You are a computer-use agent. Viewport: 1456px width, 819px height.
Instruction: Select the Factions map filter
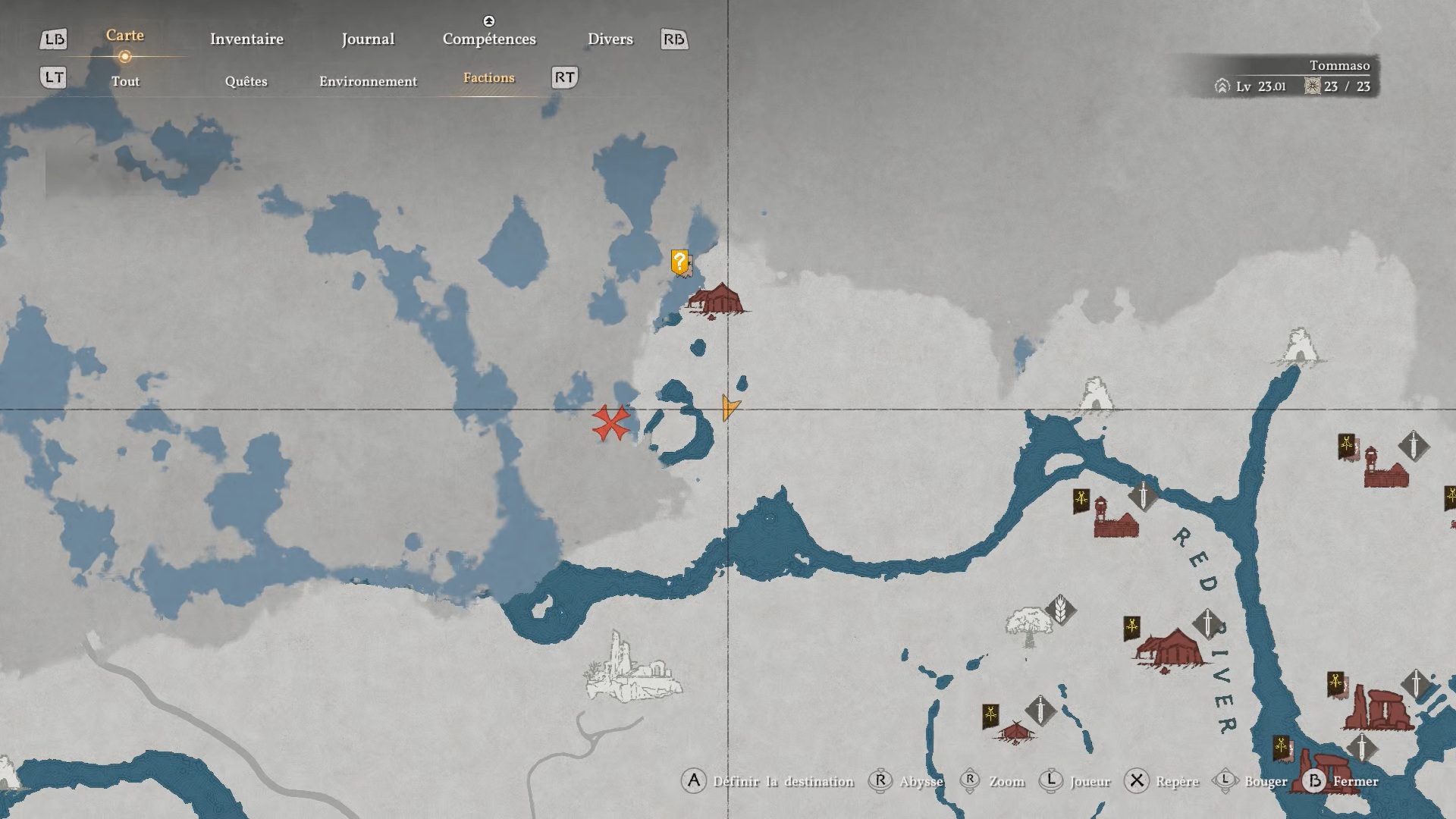click(x=488, y=78)
